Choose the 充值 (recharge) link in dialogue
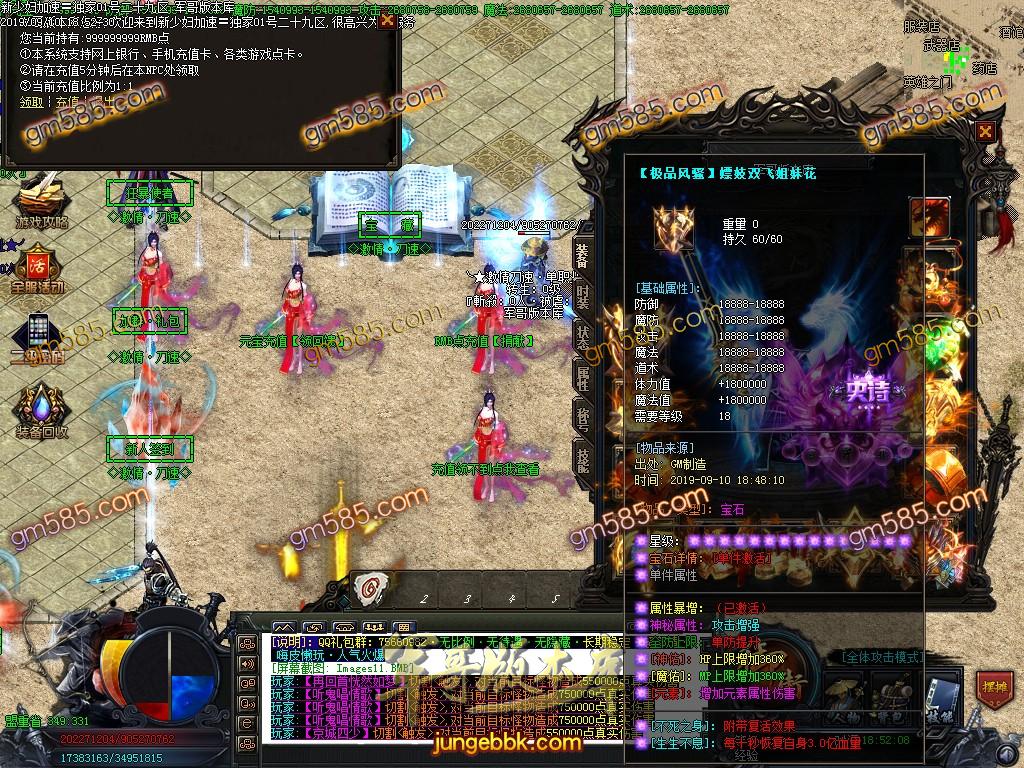Screen dimensions: 1024x768 [66, 101]
